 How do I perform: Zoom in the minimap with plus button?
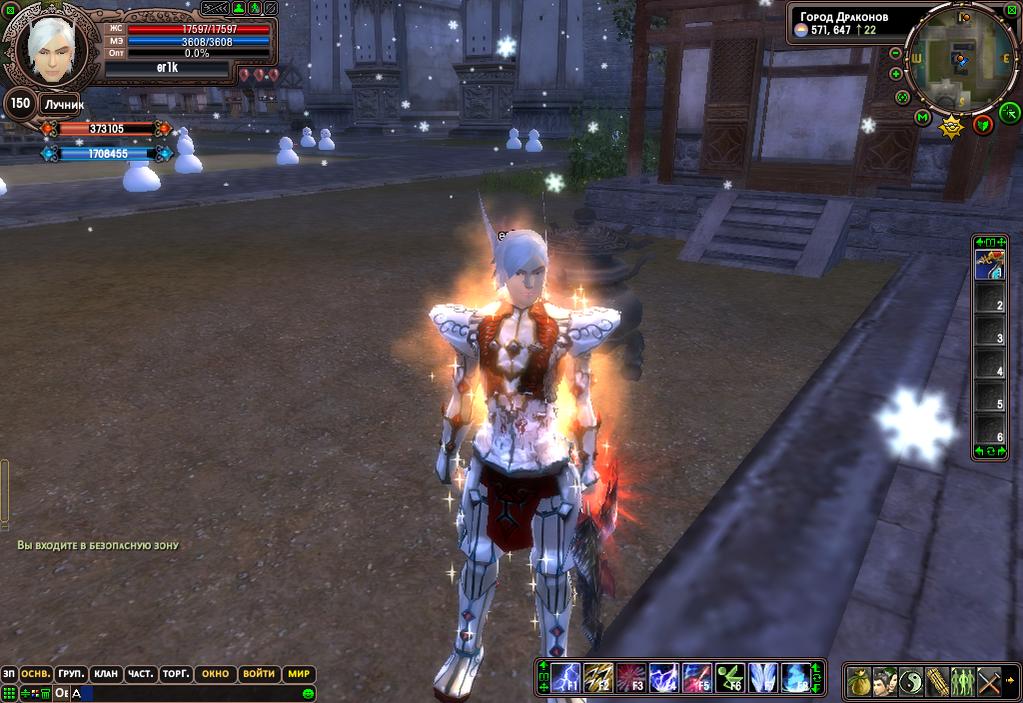[x=896, y=73]
